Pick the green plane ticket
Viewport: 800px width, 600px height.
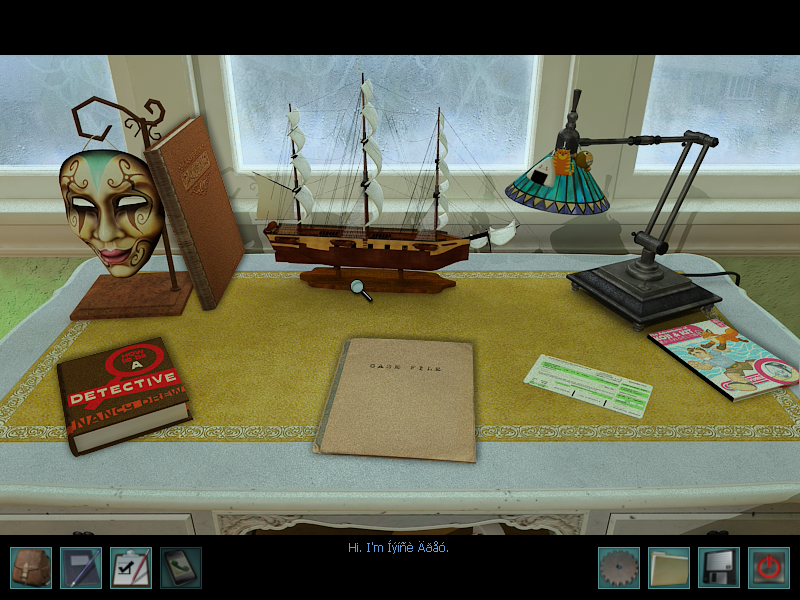tap(588, 385)
